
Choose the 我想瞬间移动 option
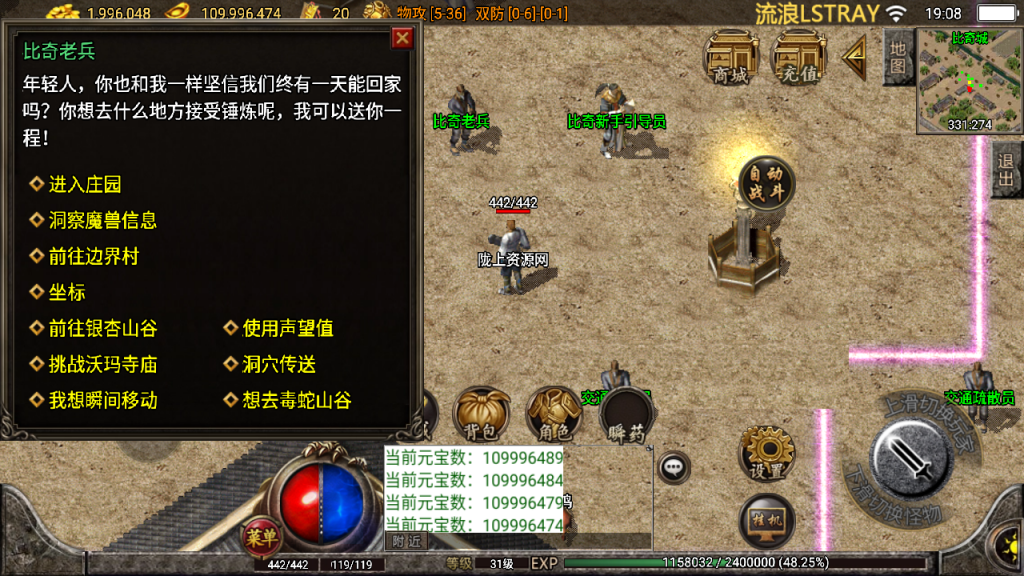(102, 401)
